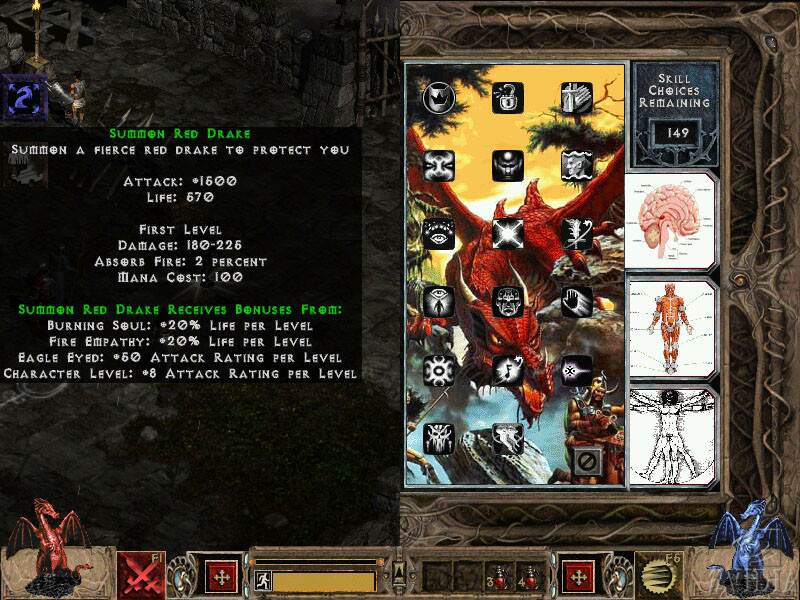Show the Vitruvian Man skill tab

(670, 435)
